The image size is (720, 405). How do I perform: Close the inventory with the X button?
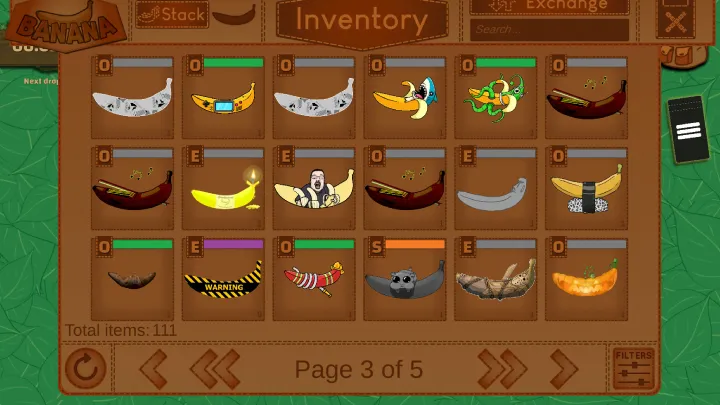point(676,22)
